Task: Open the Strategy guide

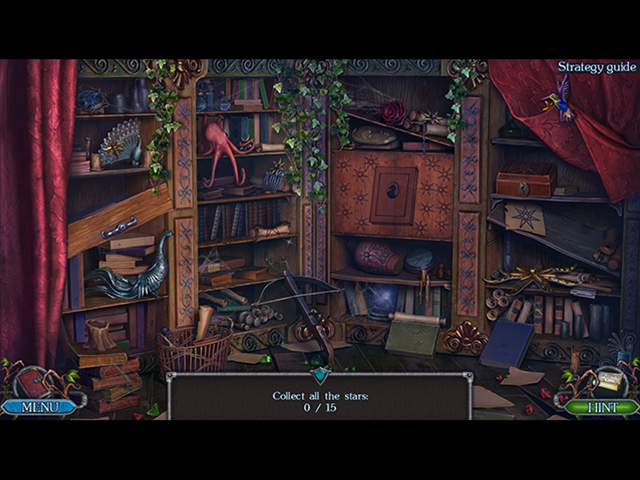Action: pyautogui.click(x=597, y=67)
